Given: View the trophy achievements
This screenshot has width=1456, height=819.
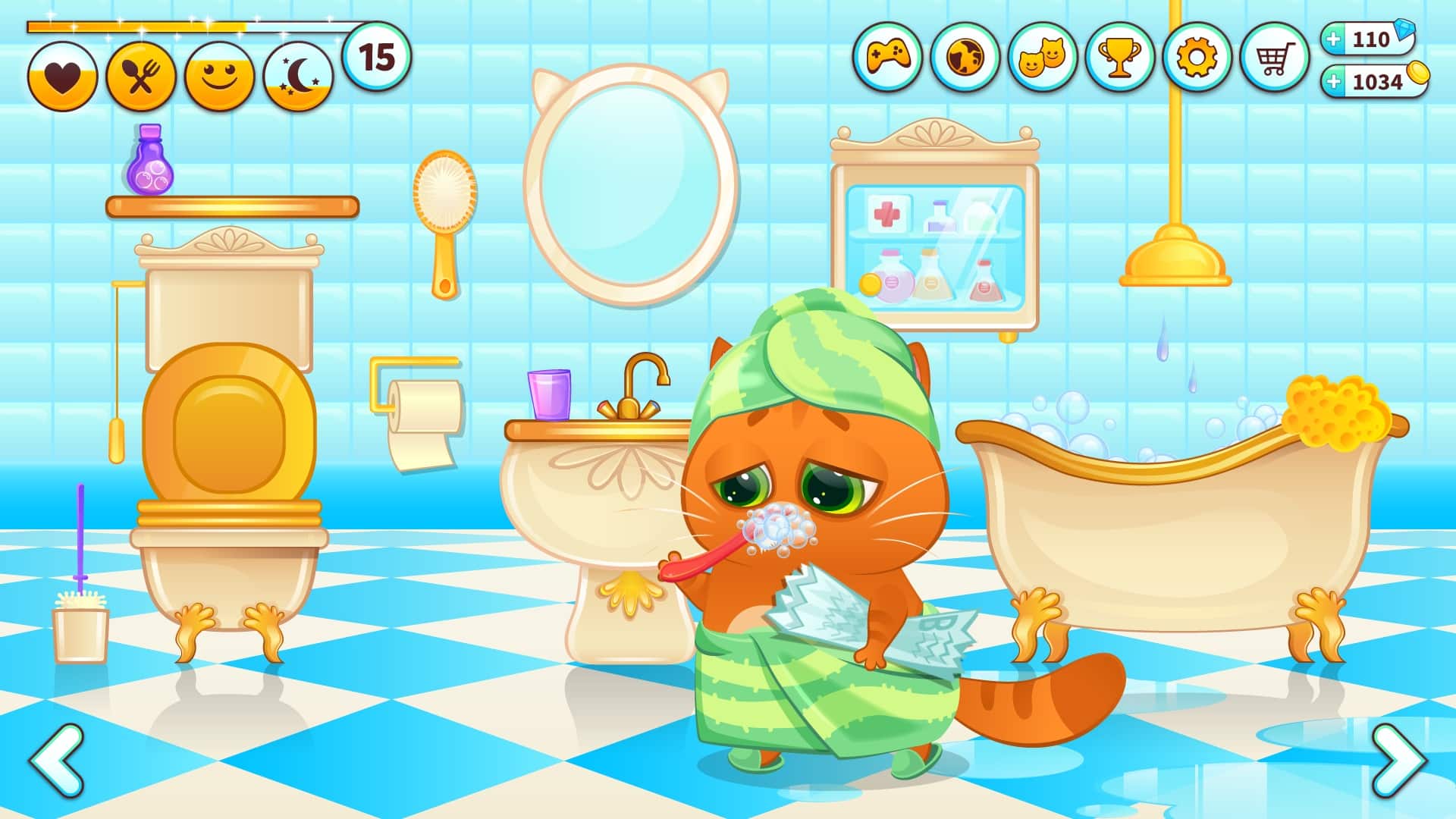Looking at the screenshot, I should click(x=1120, y=58).
